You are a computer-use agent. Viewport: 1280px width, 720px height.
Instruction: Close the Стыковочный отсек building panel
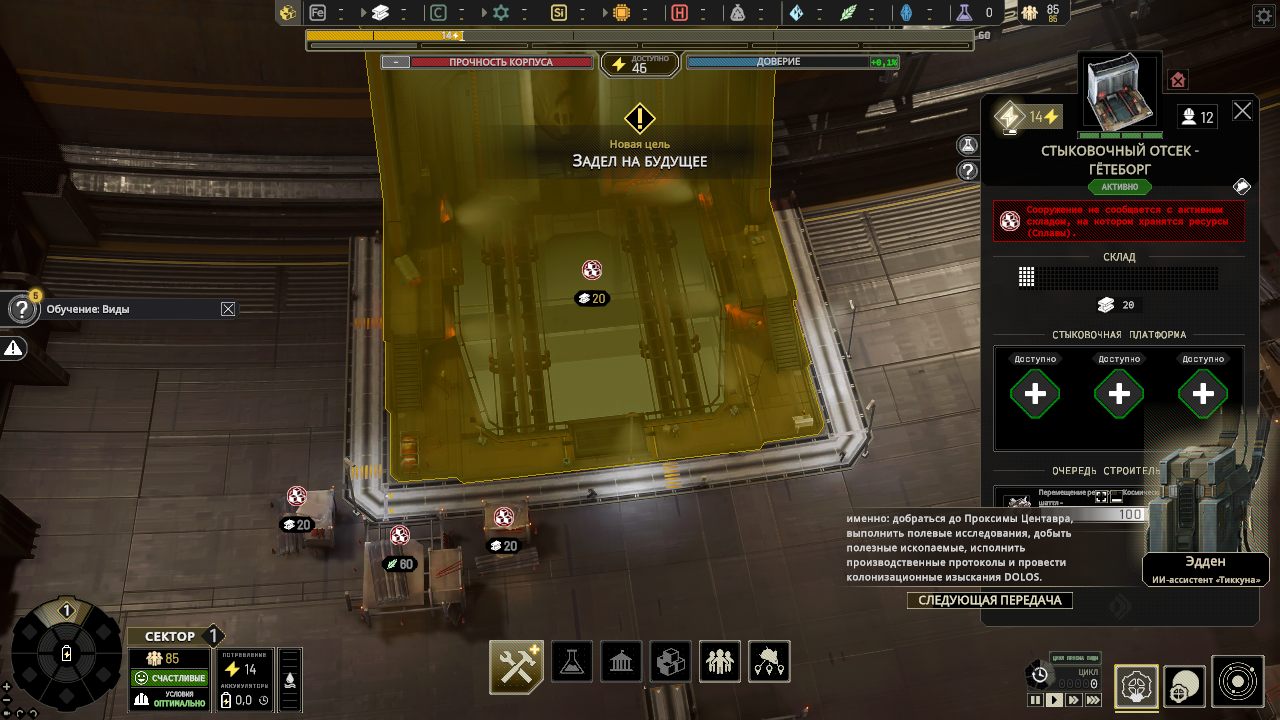(1242, 111)
